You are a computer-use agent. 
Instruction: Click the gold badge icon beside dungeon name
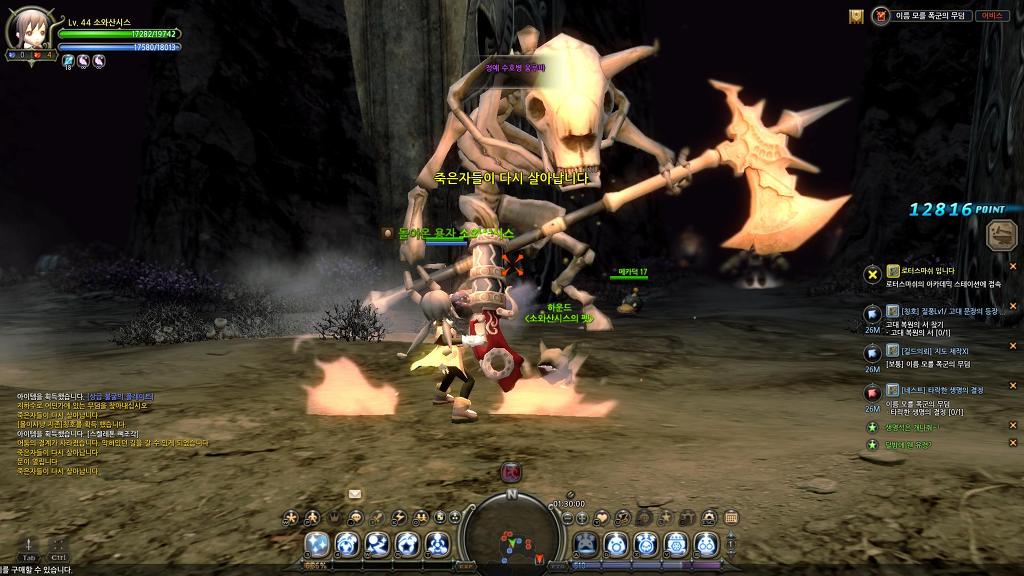tap(856, 16)
